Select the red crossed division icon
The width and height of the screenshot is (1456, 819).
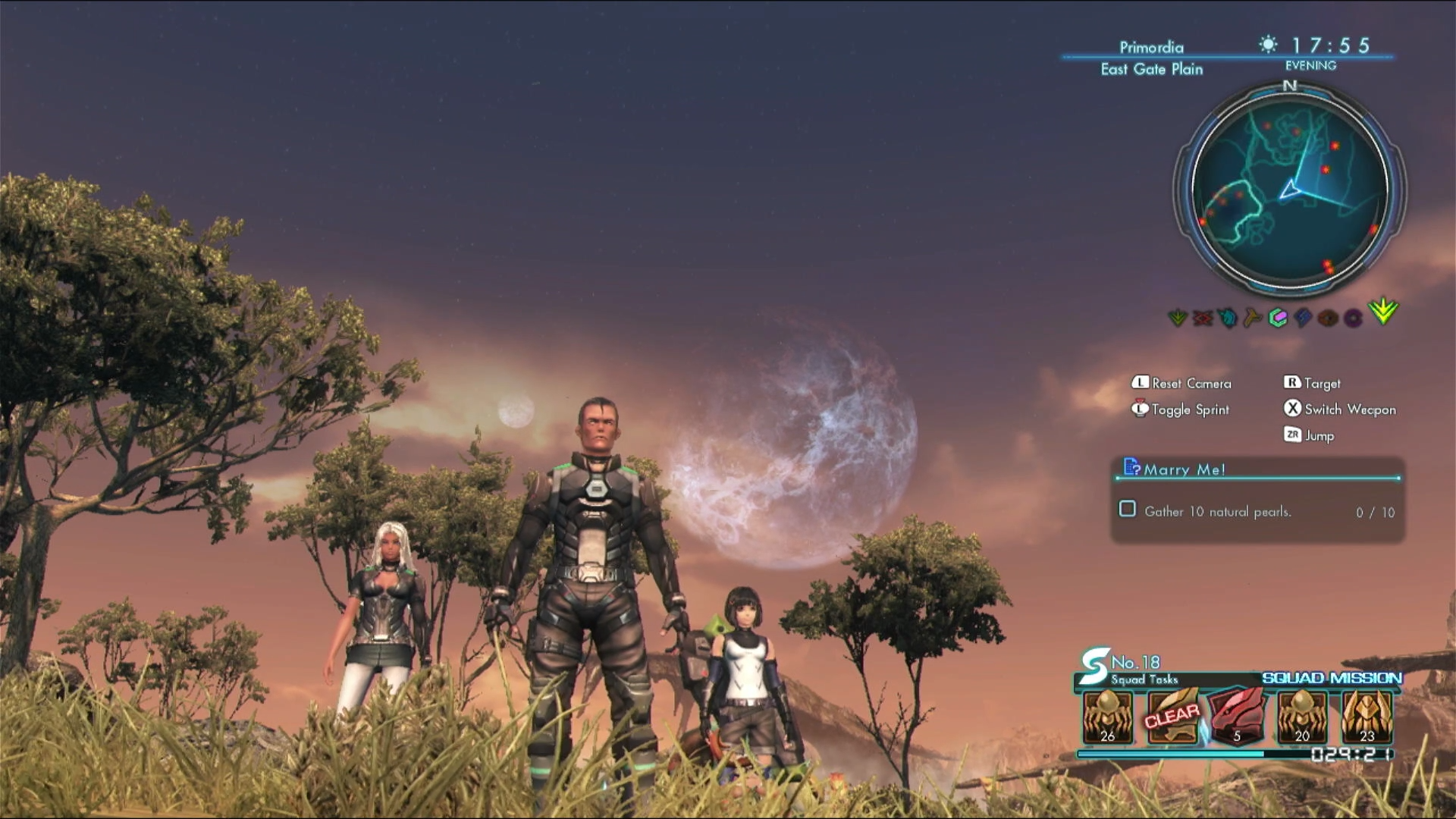coord(1203,318)
